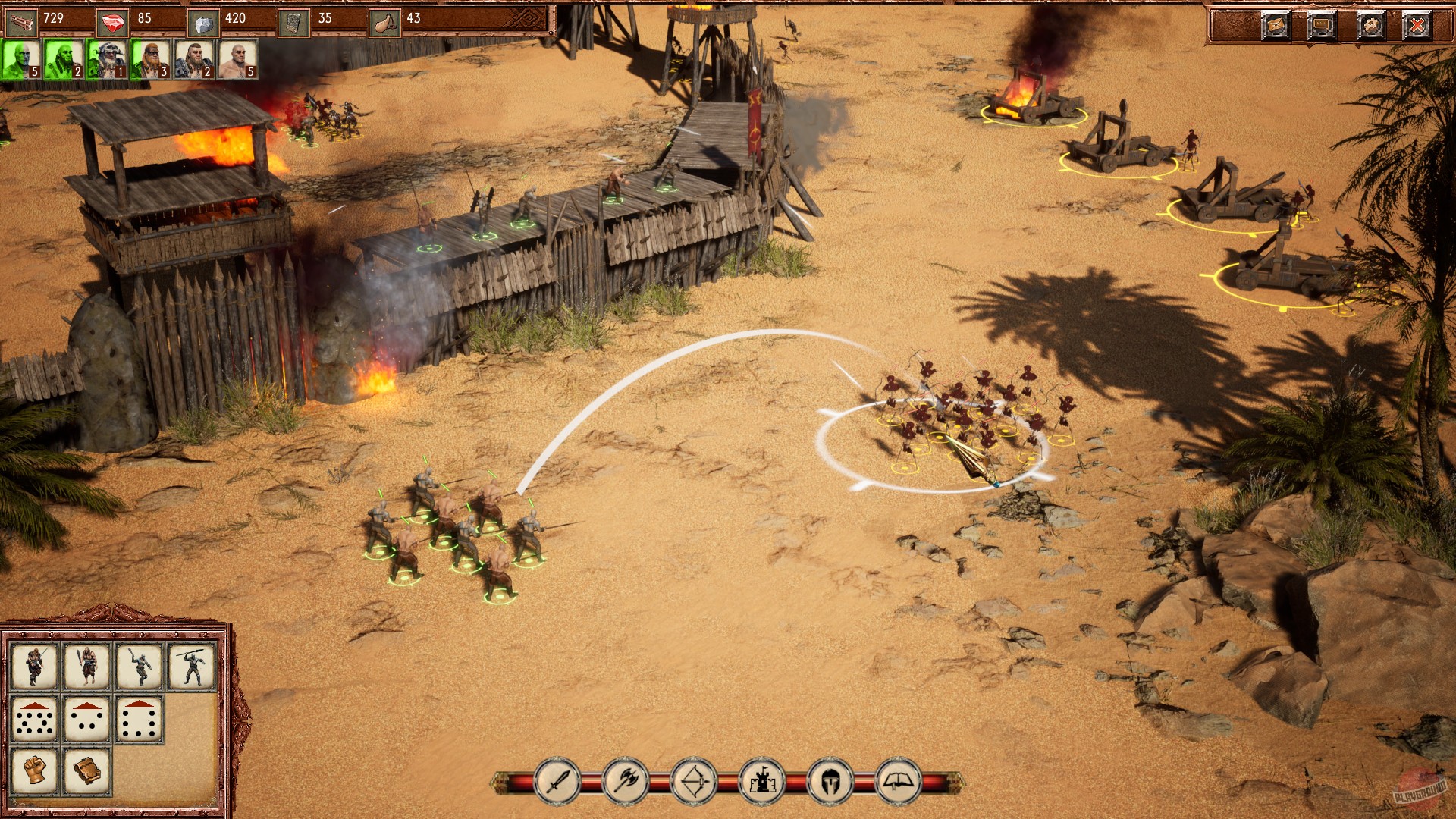Image resolution: width=1456 pixels, height=819 pixels.
Task: Select the loose three-dot formation
Action: point(86,719)
